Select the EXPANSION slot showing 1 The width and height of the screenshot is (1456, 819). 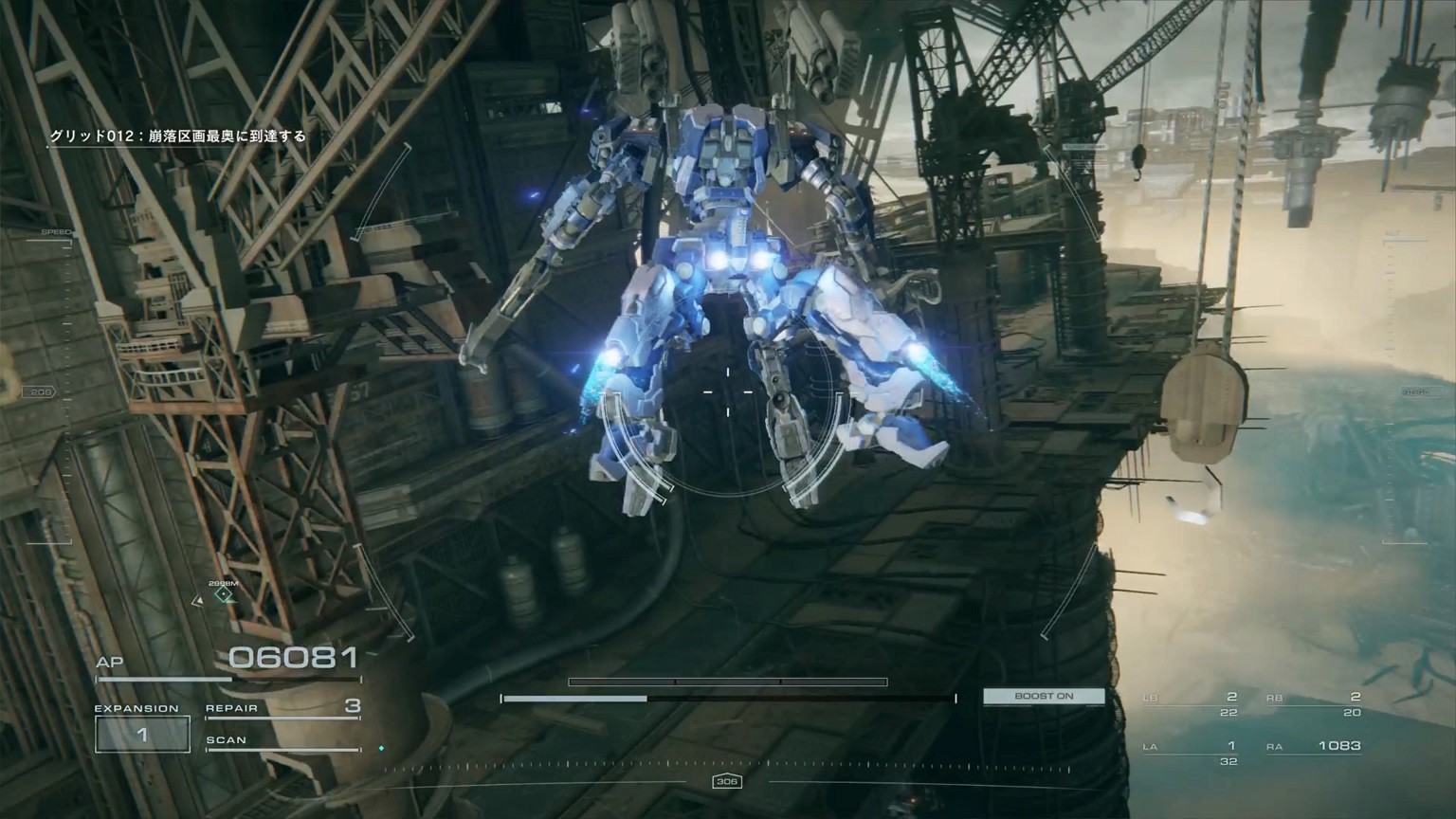click(x=140, y=732)
